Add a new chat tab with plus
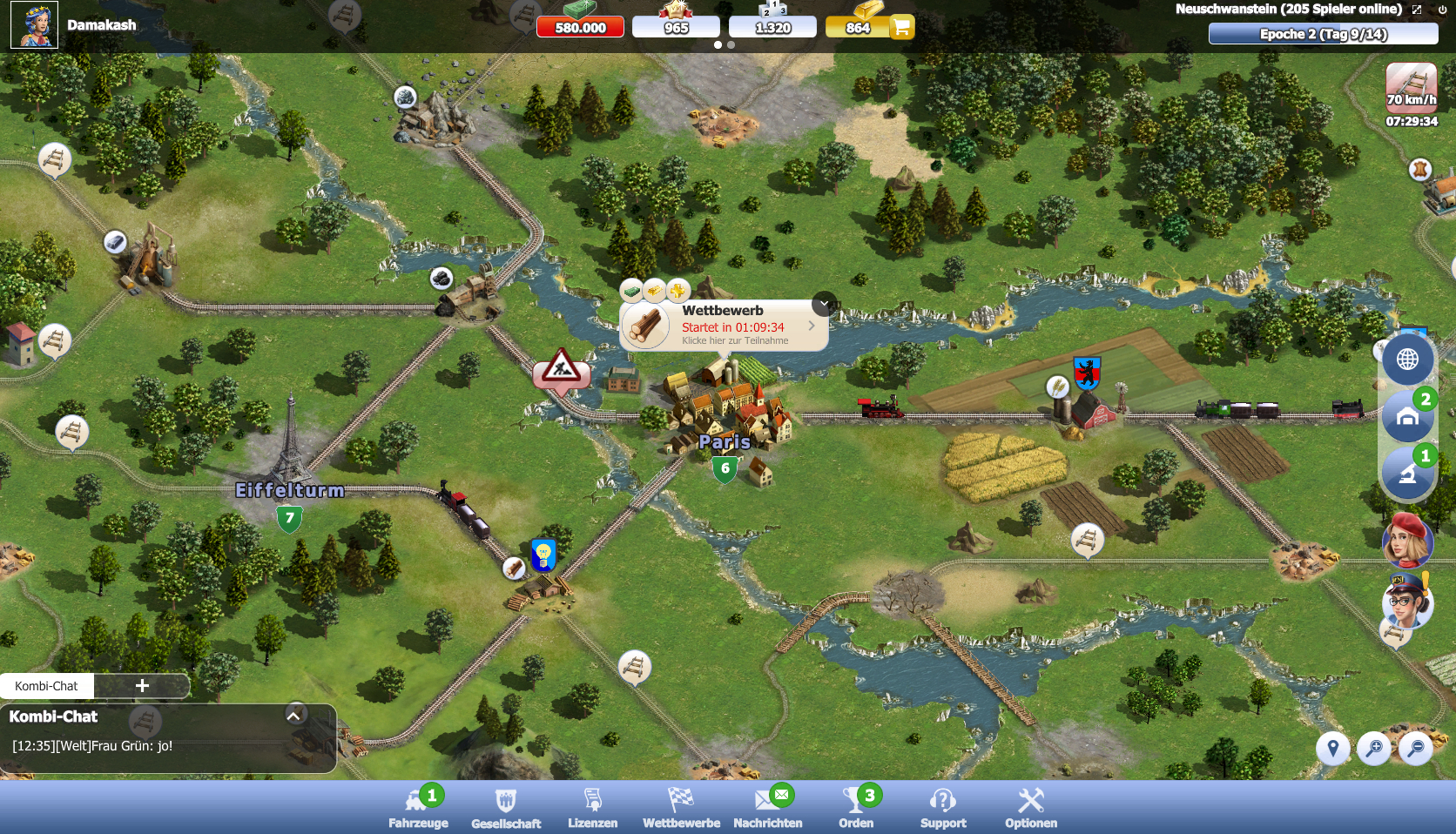Image resolution: width=1456 pixels, height=834 pixels. [142, 686]
